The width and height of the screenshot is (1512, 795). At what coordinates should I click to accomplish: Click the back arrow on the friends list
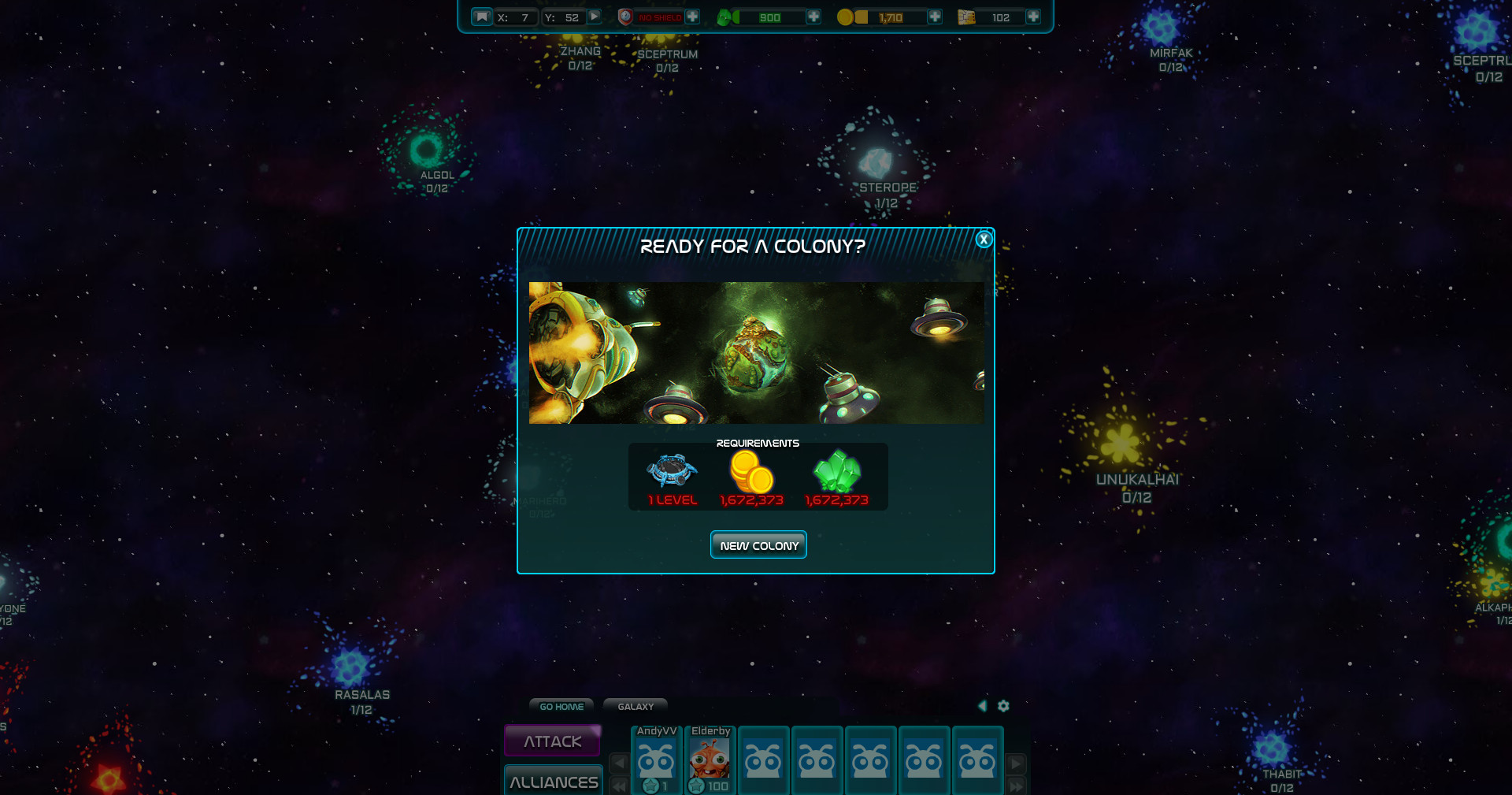pos(619,763)
